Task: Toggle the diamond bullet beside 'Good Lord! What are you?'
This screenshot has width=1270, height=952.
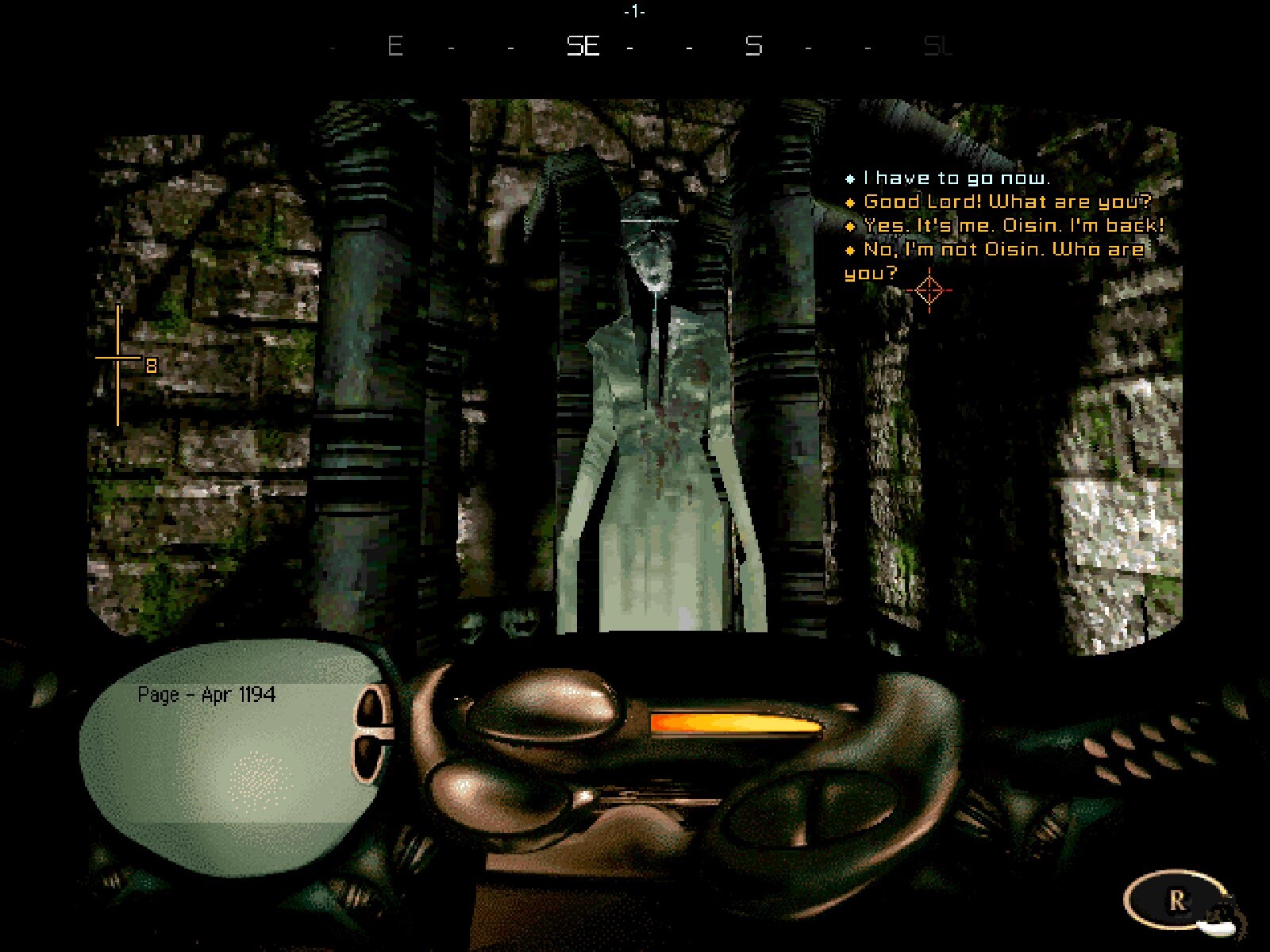Action: (851, 203)
